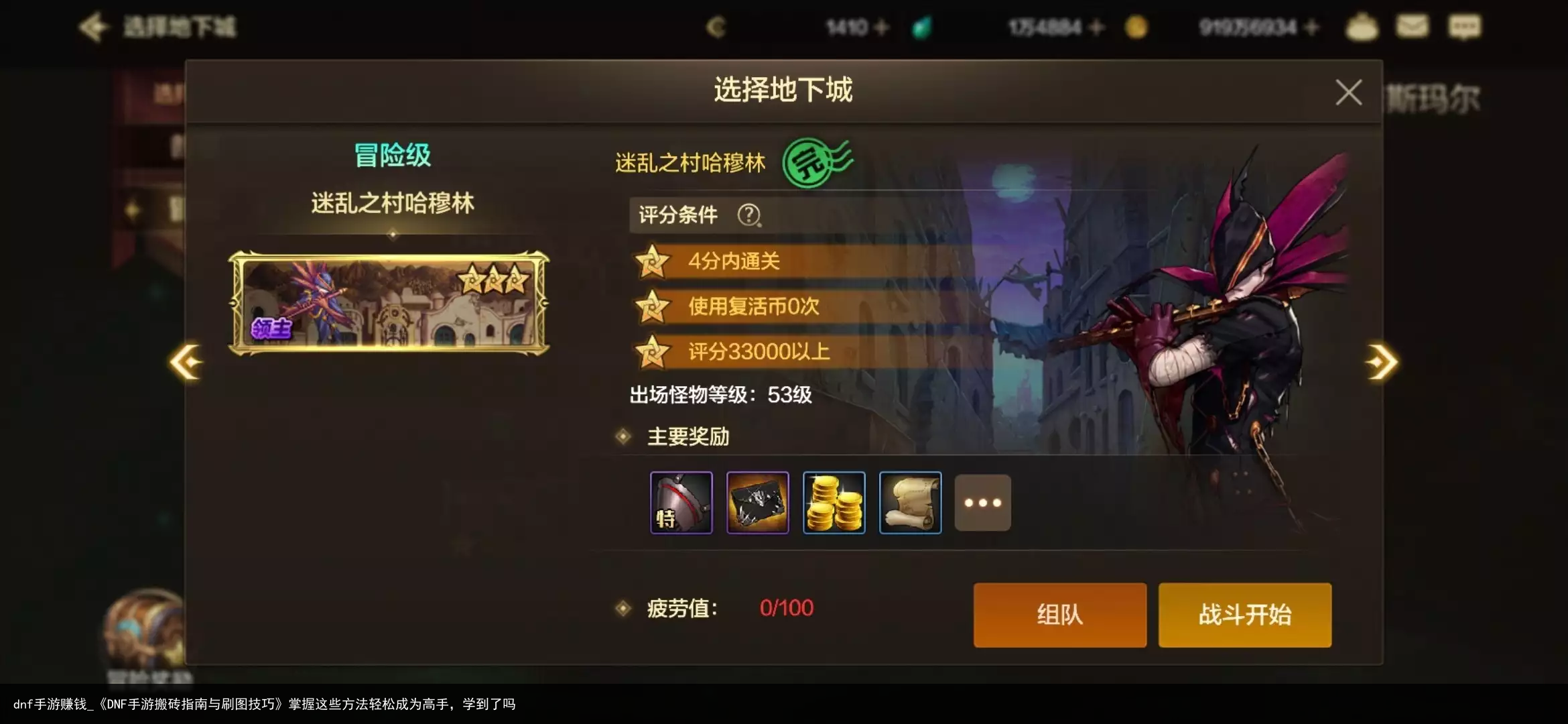Go back using the top-left arrow
1568x724 pixels.
tap(93, 27)
